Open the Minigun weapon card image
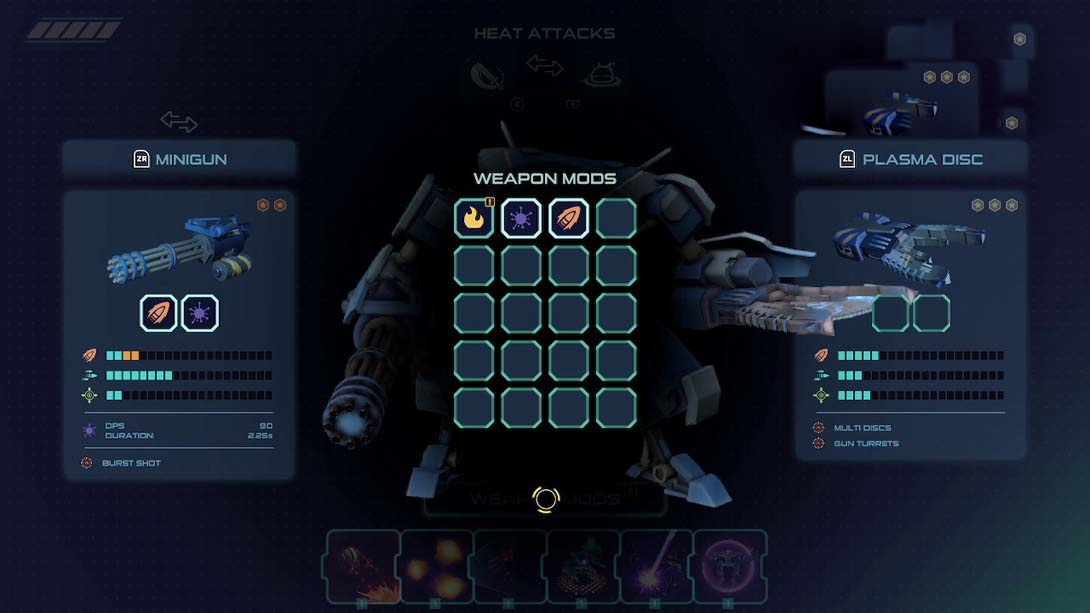 [180, 248]
